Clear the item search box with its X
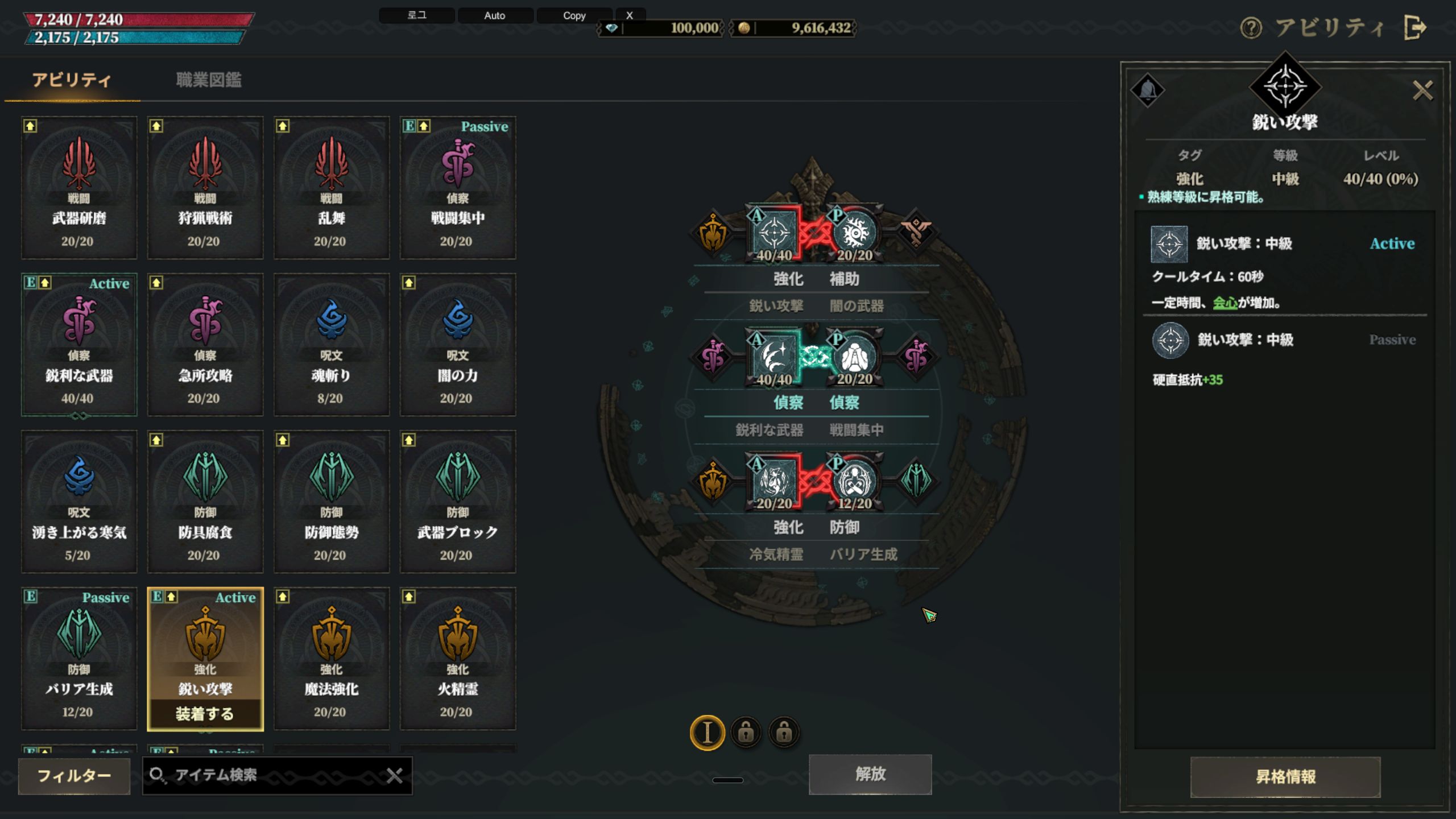Image resolution: width=1456 pixels, height=819 pixels. tap(395, 775)
